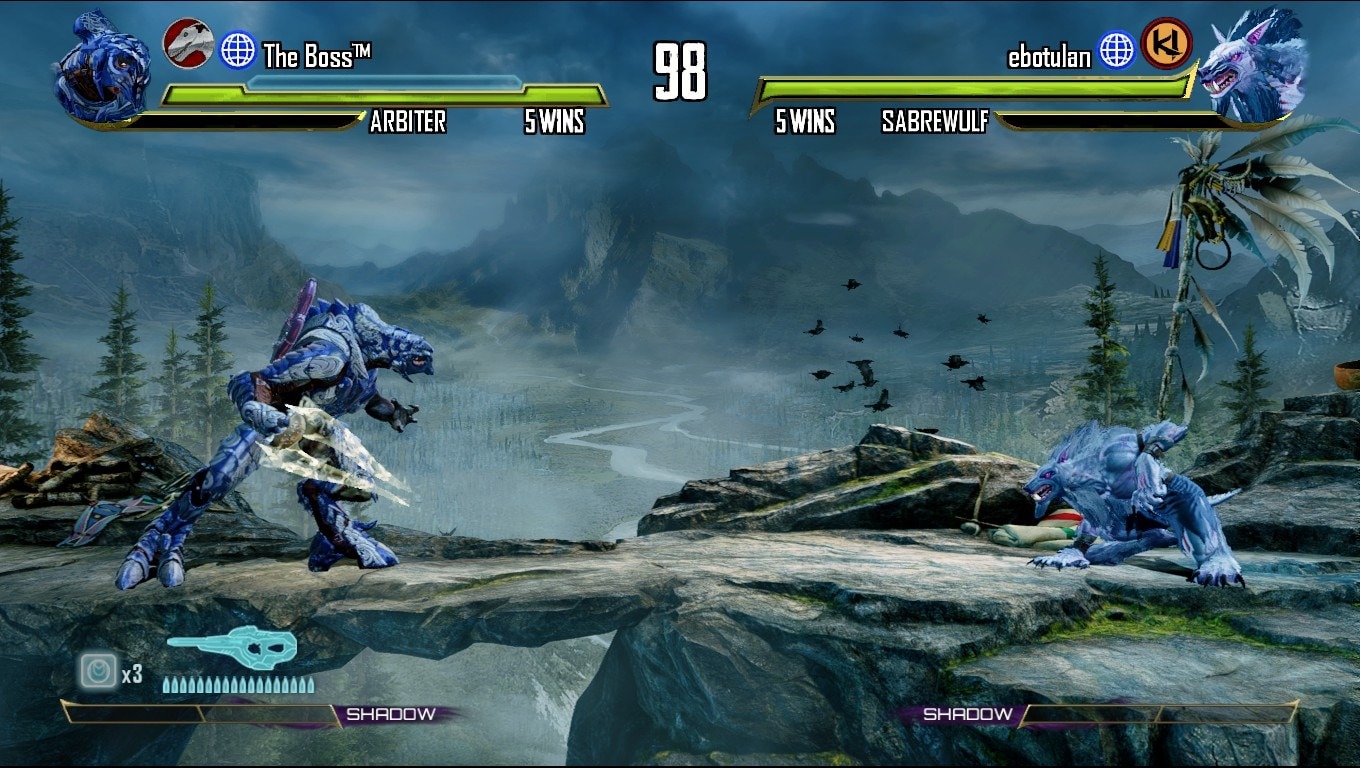The width and height of the screenshot is (1360, 768).
Task: Select the plasma grenade icon
Action: pyautogui.click(x=99, y=671)
